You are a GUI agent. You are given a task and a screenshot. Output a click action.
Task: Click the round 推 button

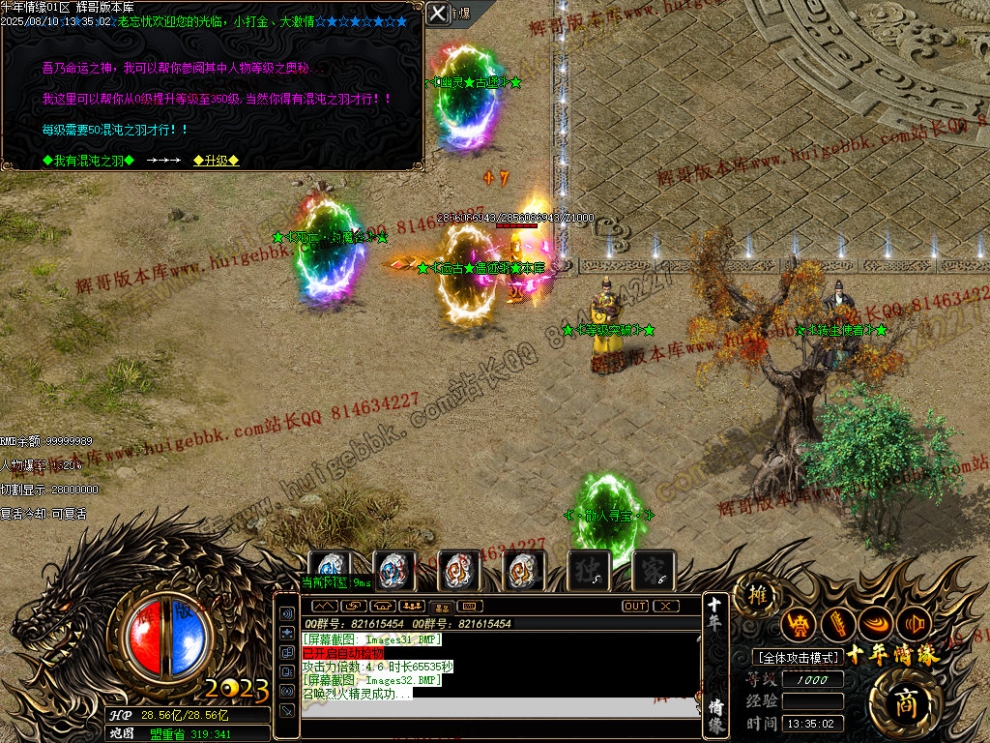point(756,596)
